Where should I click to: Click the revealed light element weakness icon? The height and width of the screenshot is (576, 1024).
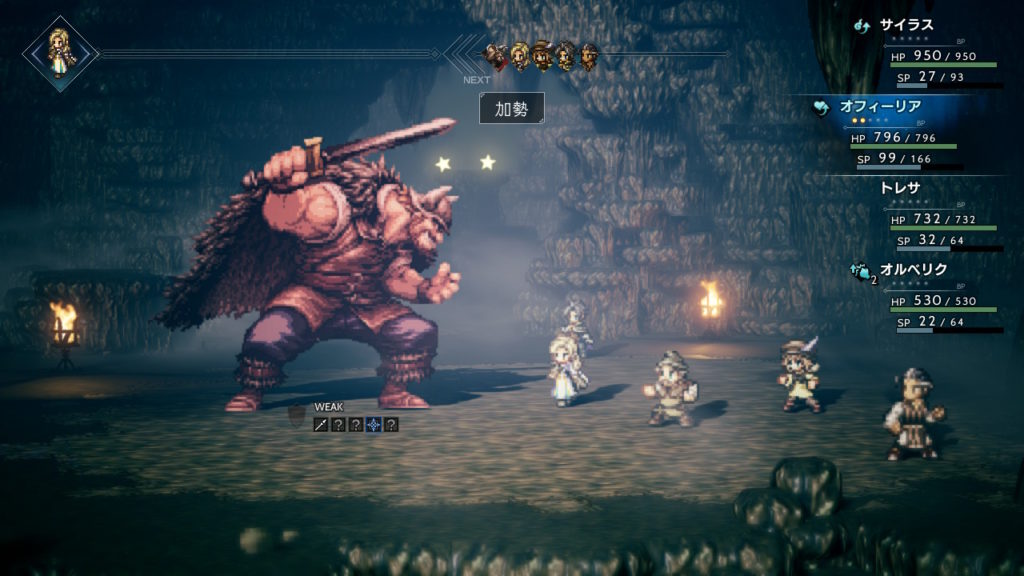coord(373,424)
